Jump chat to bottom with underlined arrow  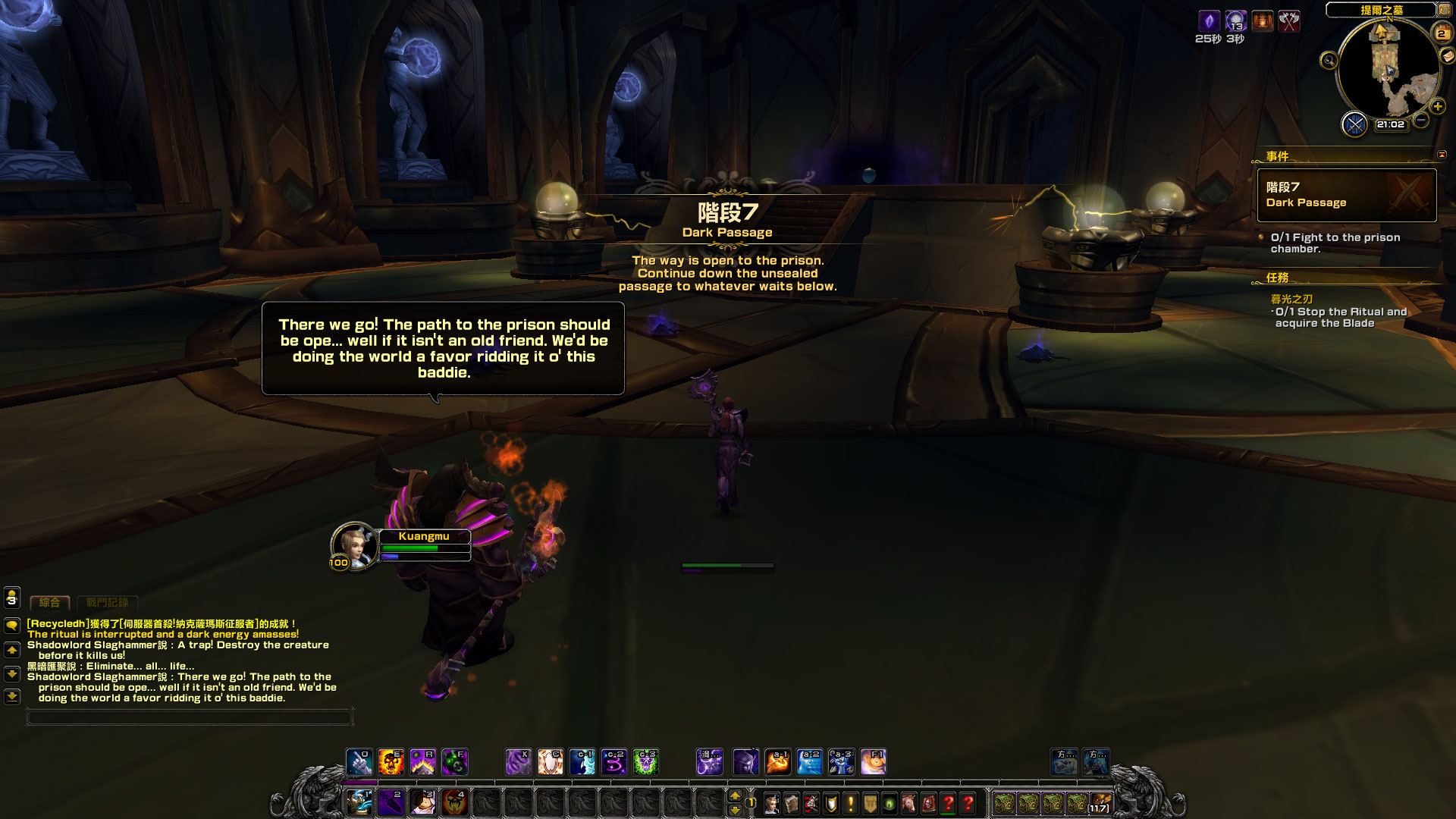[x=12, y=696]
